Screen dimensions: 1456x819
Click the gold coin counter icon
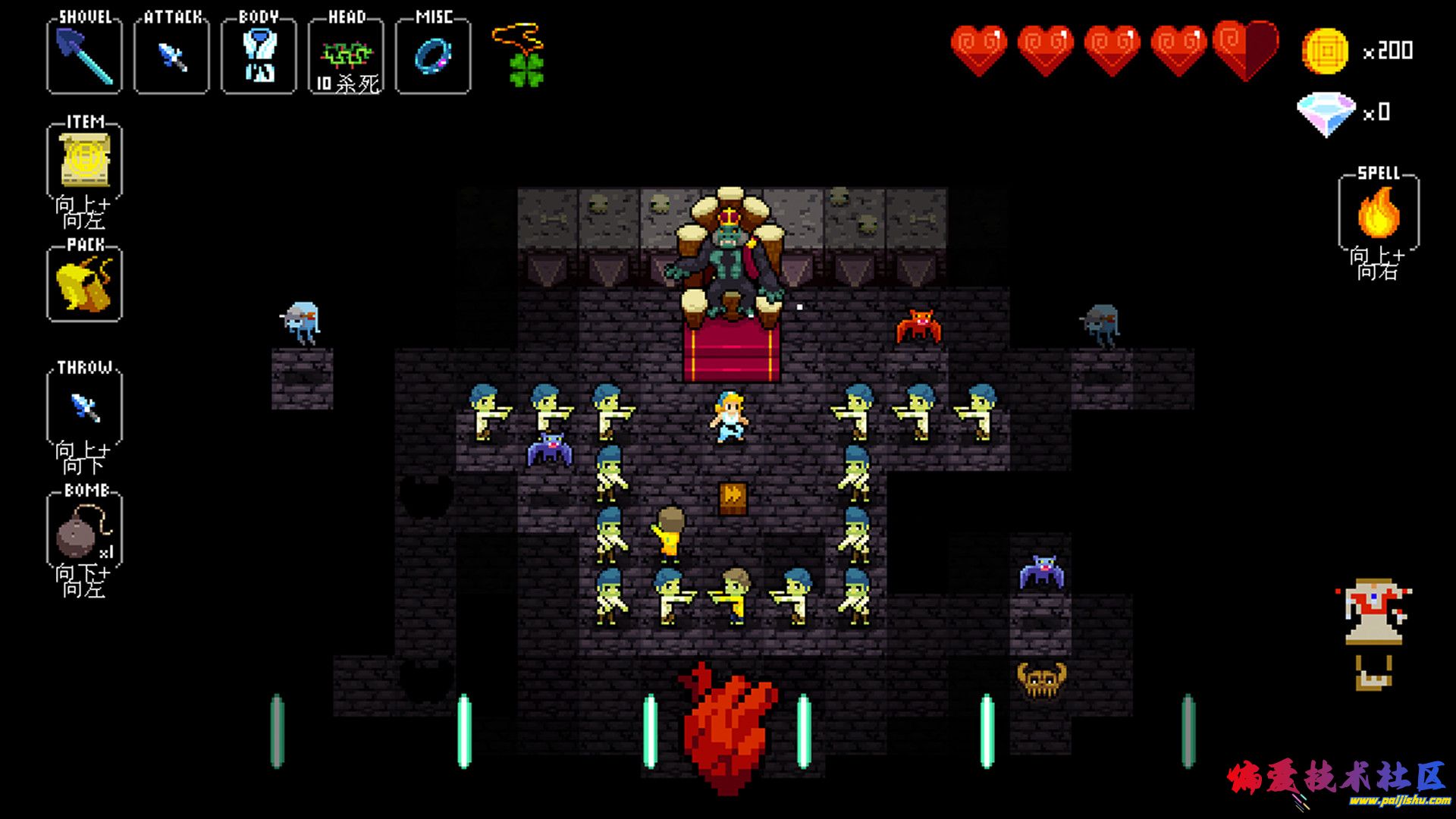click(x=1325, y=52)
